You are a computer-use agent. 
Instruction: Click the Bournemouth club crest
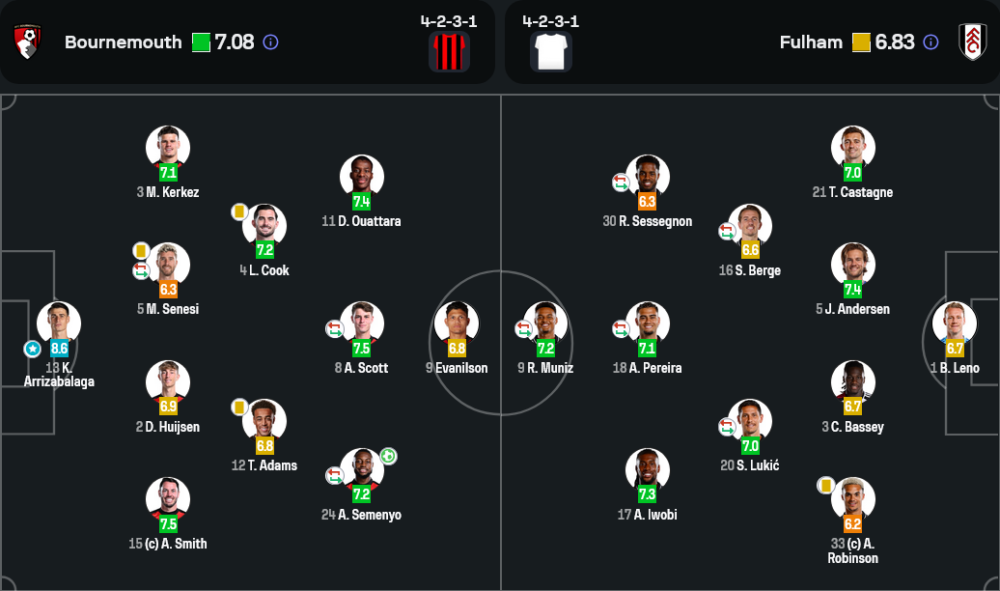pos(28,42)
